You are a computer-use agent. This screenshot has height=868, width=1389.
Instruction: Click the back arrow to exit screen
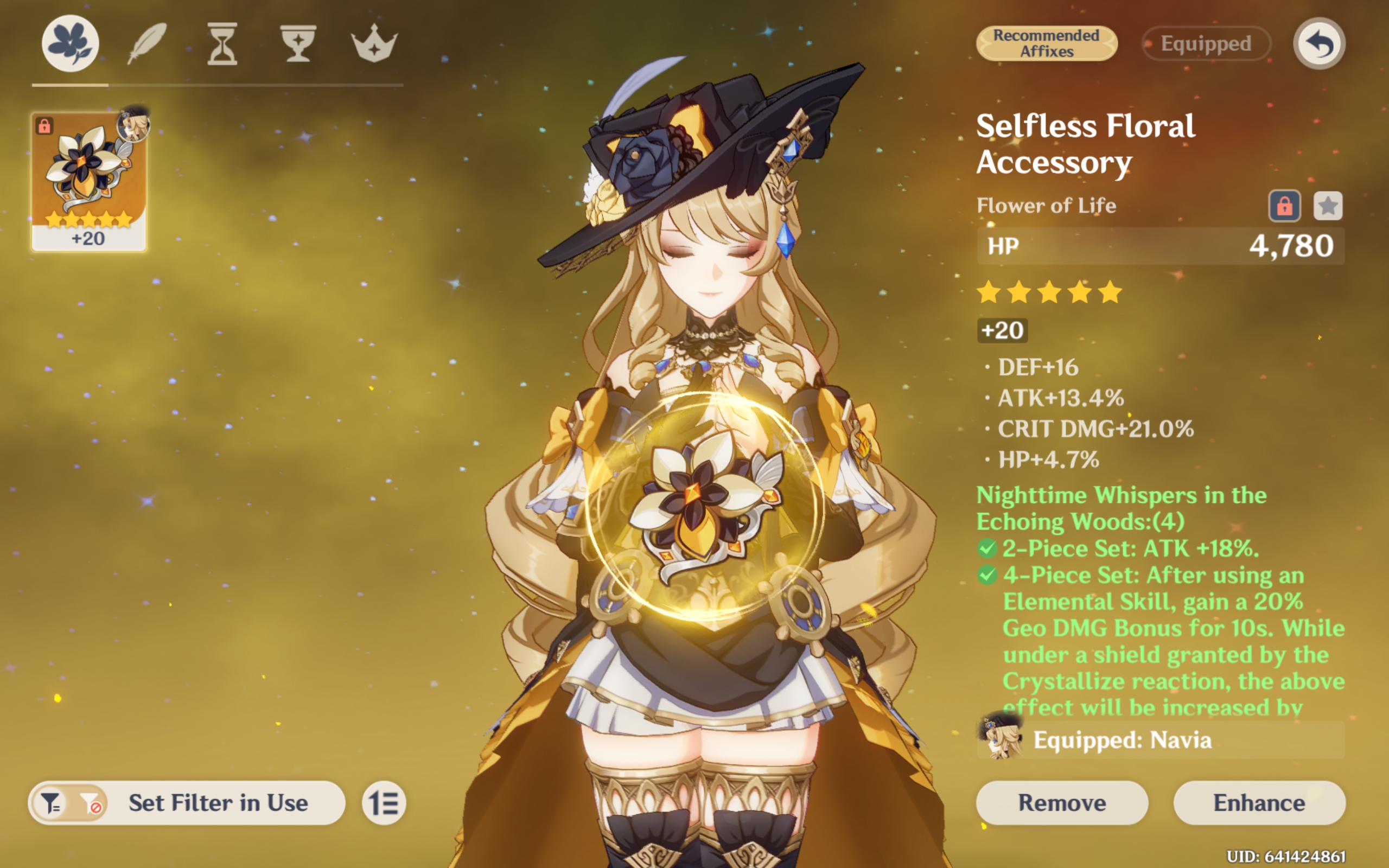pyautogui.click(x=1320, y=43)
